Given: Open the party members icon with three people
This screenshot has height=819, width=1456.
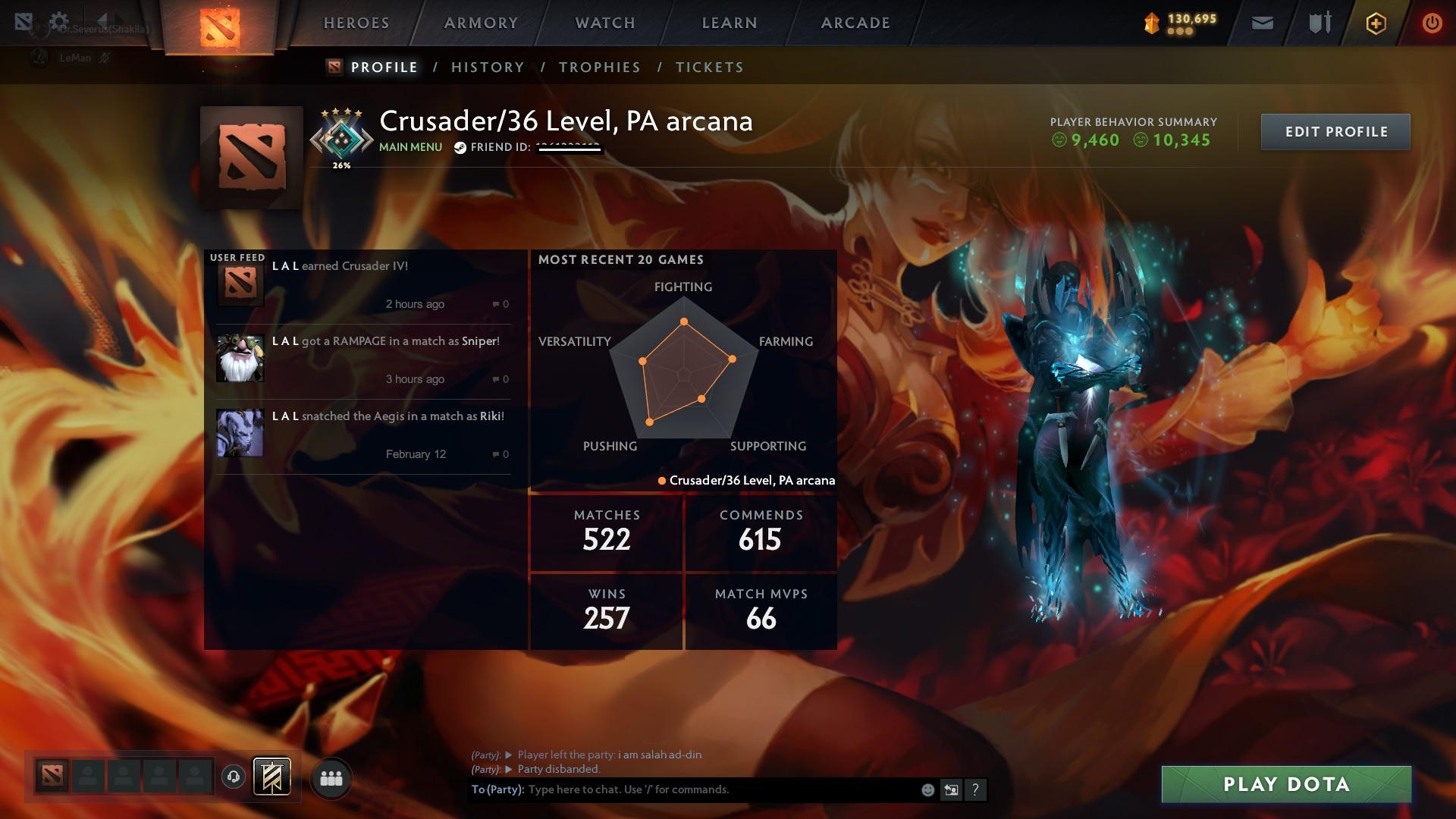Looking at the screenshot, I should [331, 778].
